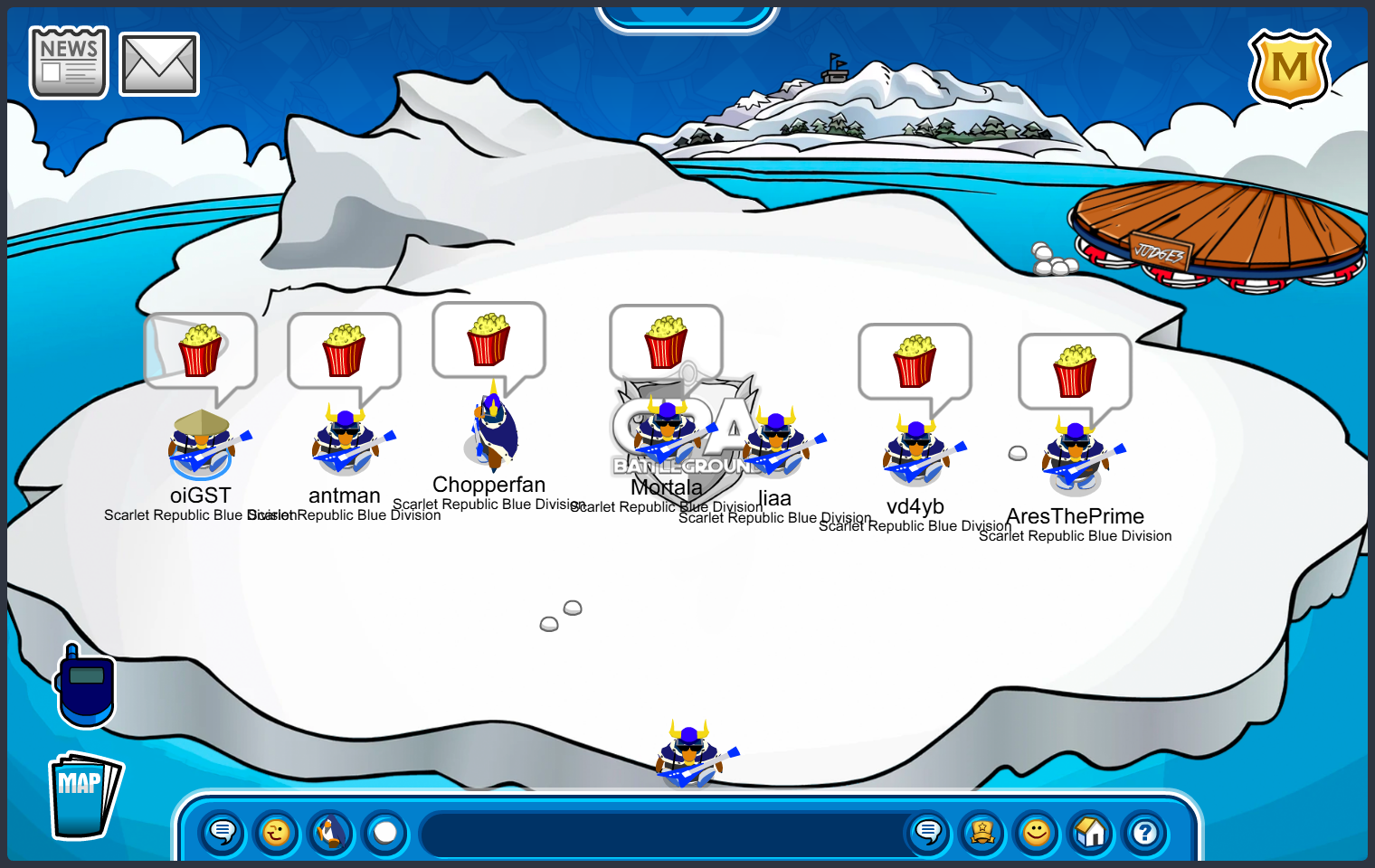Open the News newspaper
The width and height of the screenshot is (1375, 868).
[x=69, y=62]
